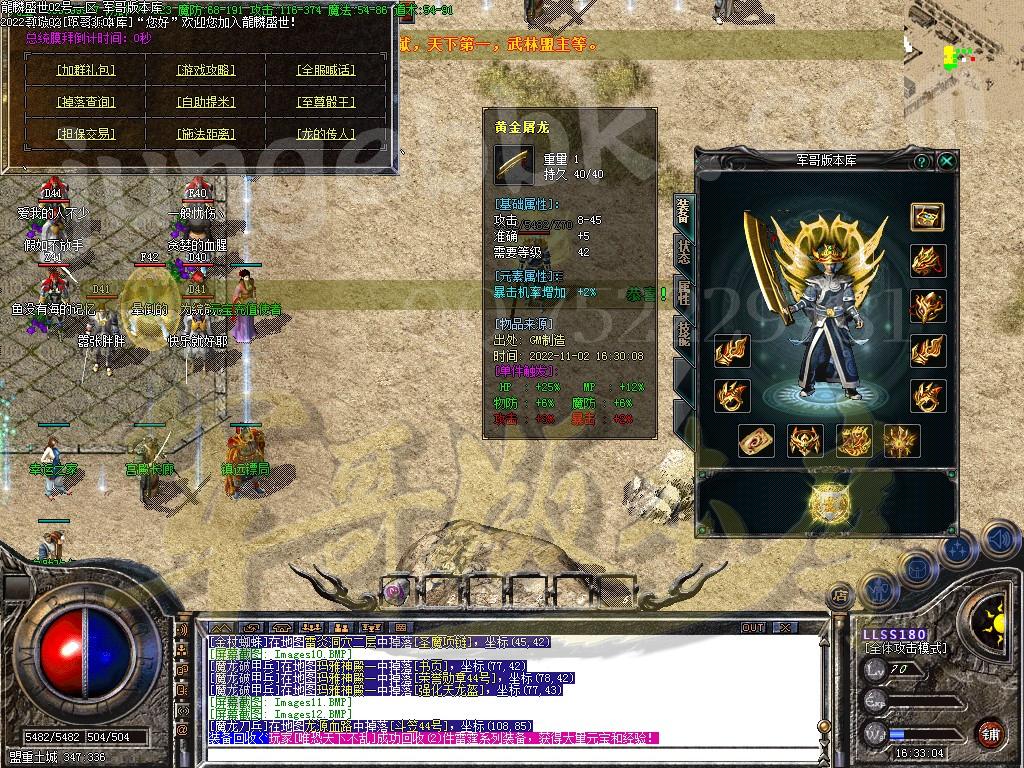1024x768 pixels.
Task: Toggle the sound speaker button
Action: [999, 540]
